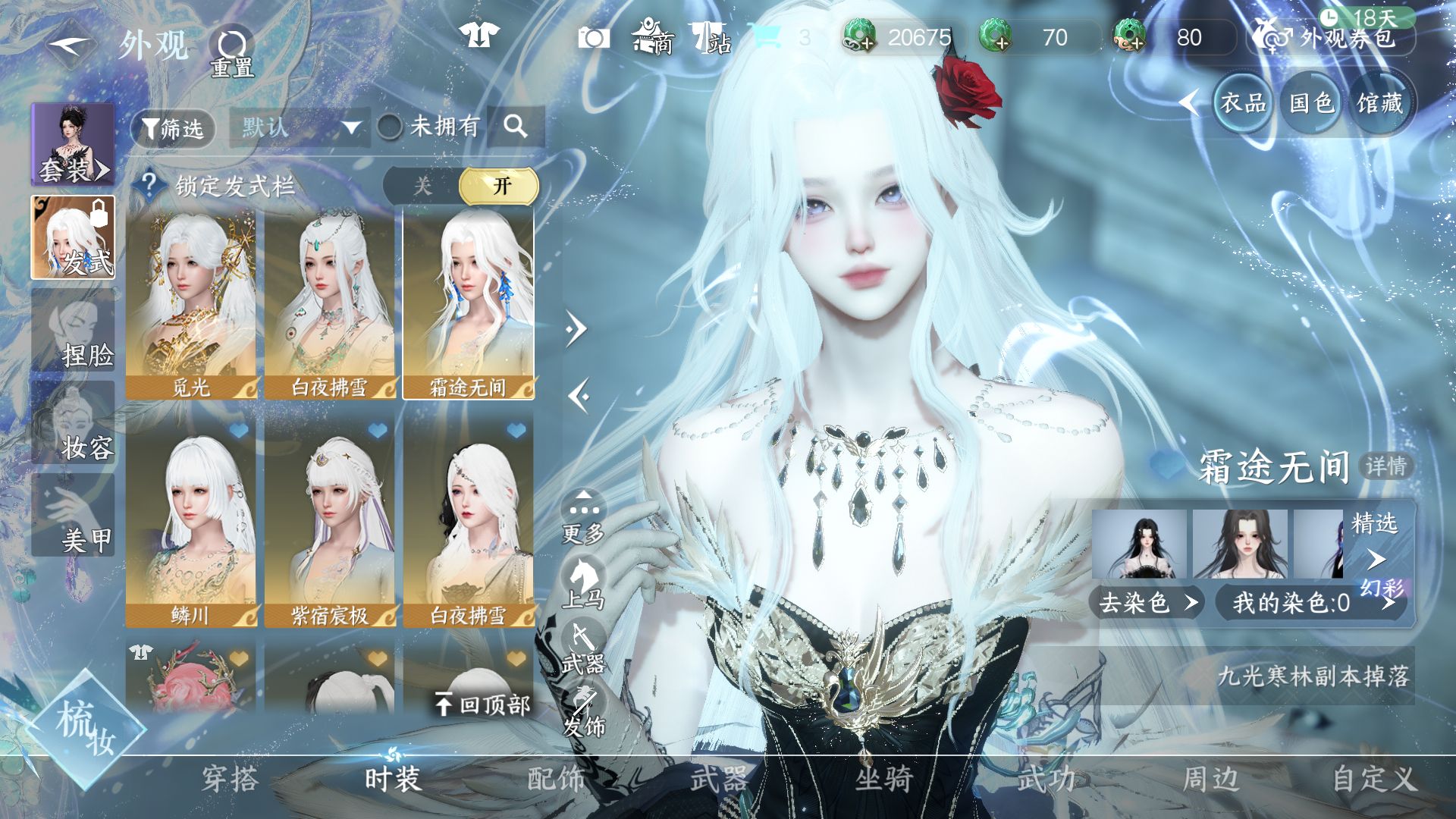Open the 筛选 filter options
Image resolution: width=1456 pixels, height=819 pixels.
pos(173,128)
